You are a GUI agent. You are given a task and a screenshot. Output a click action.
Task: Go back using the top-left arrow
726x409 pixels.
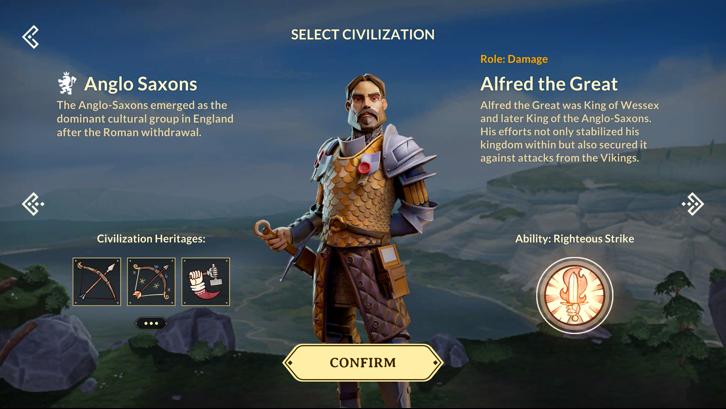click(x=31, y=37)
